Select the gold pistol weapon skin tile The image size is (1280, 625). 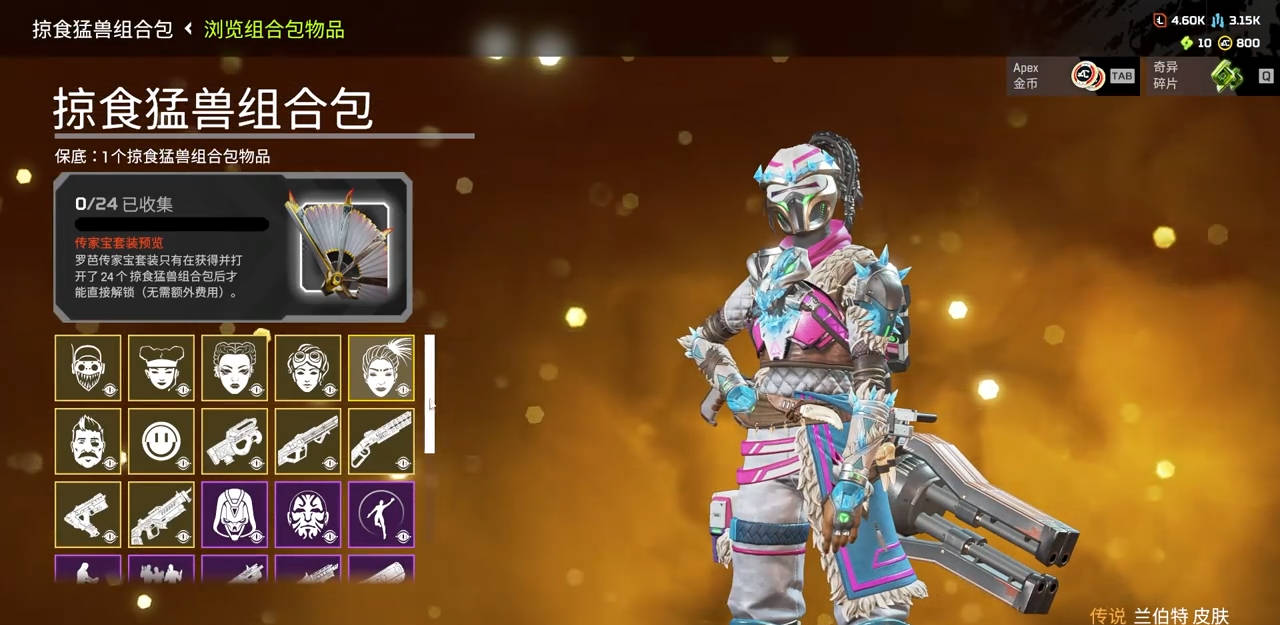88,515
